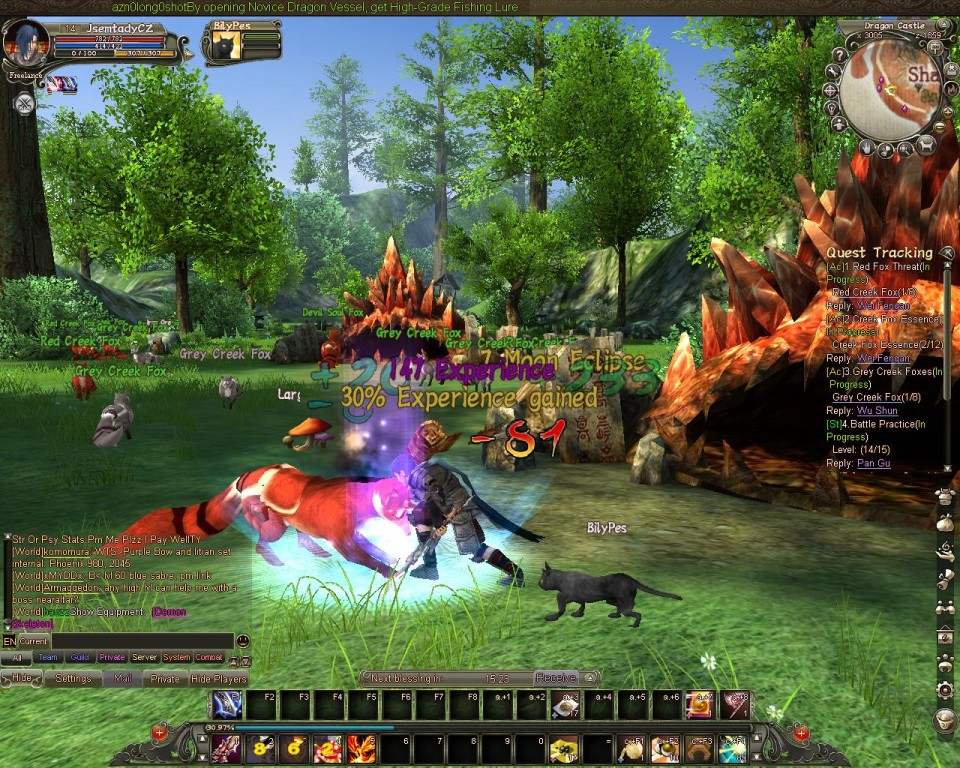
Task: Switch to the Team chat tab
Action: pos(47,658)
